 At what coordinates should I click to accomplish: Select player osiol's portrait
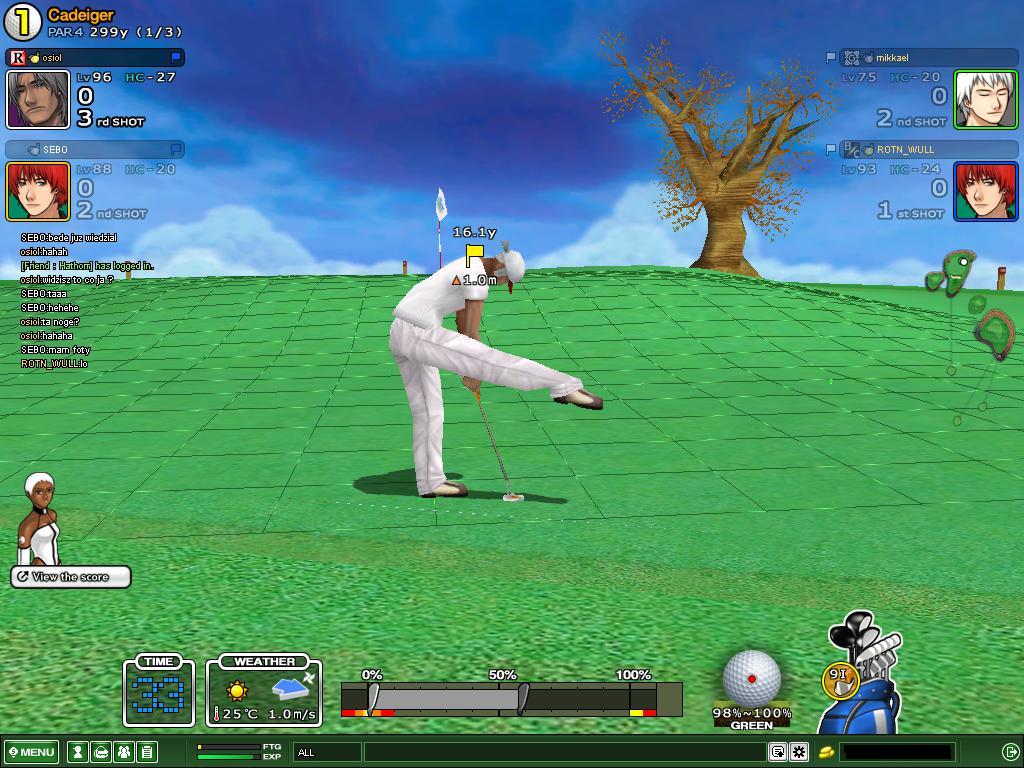(x=38, y=100)
